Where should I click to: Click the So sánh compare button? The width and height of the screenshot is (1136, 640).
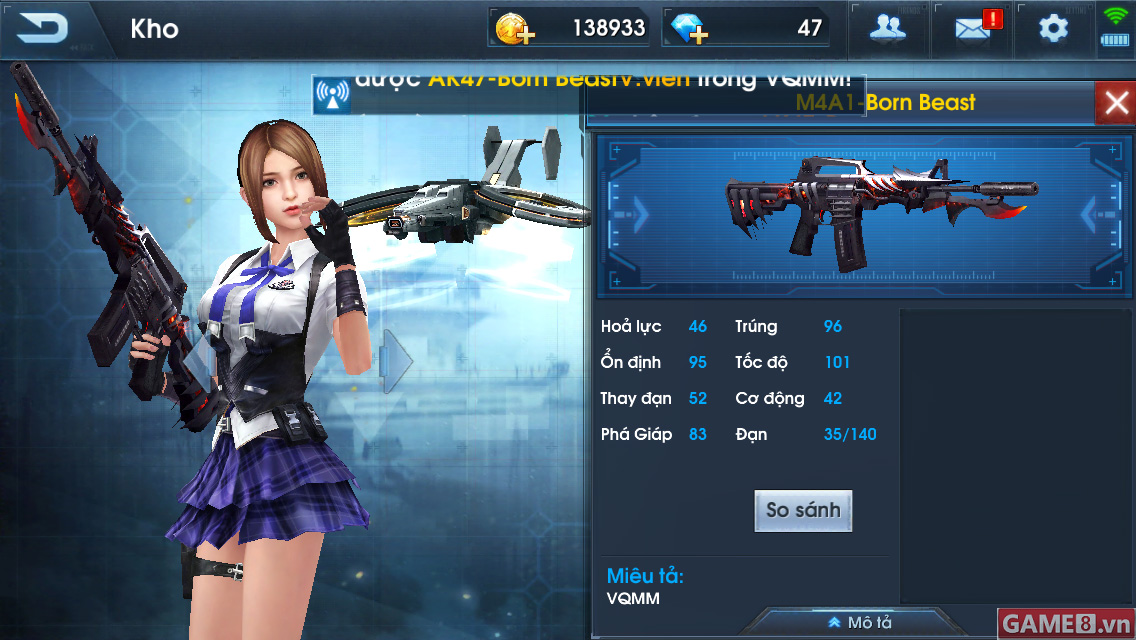point(803,510)
